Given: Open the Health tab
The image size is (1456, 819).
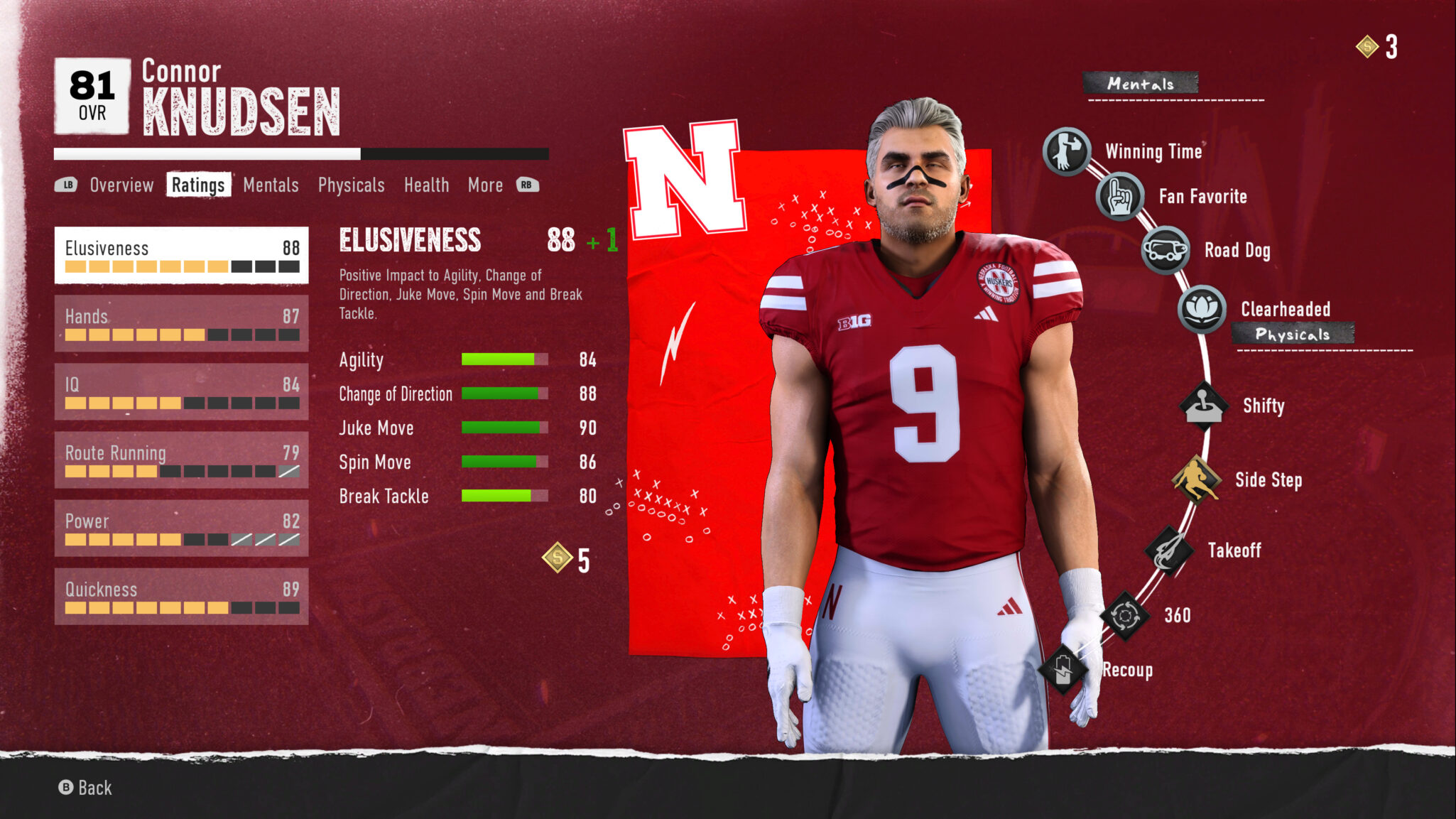Looking at the screenshot, I should click(x=427, y=185).
